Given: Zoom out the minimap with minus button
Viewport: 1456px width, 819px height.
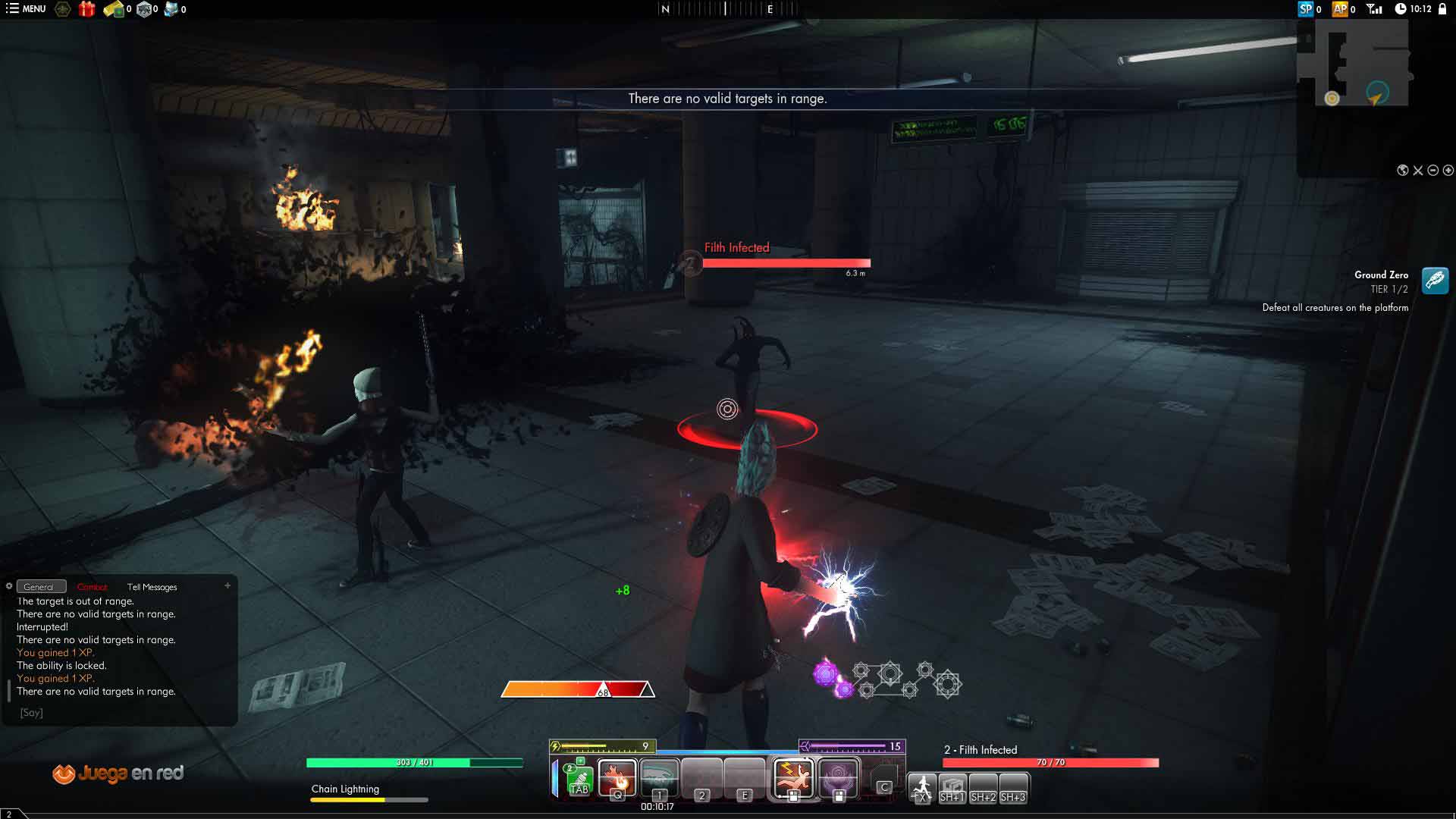Looking at the screenshot, I should pos(1433,171).
